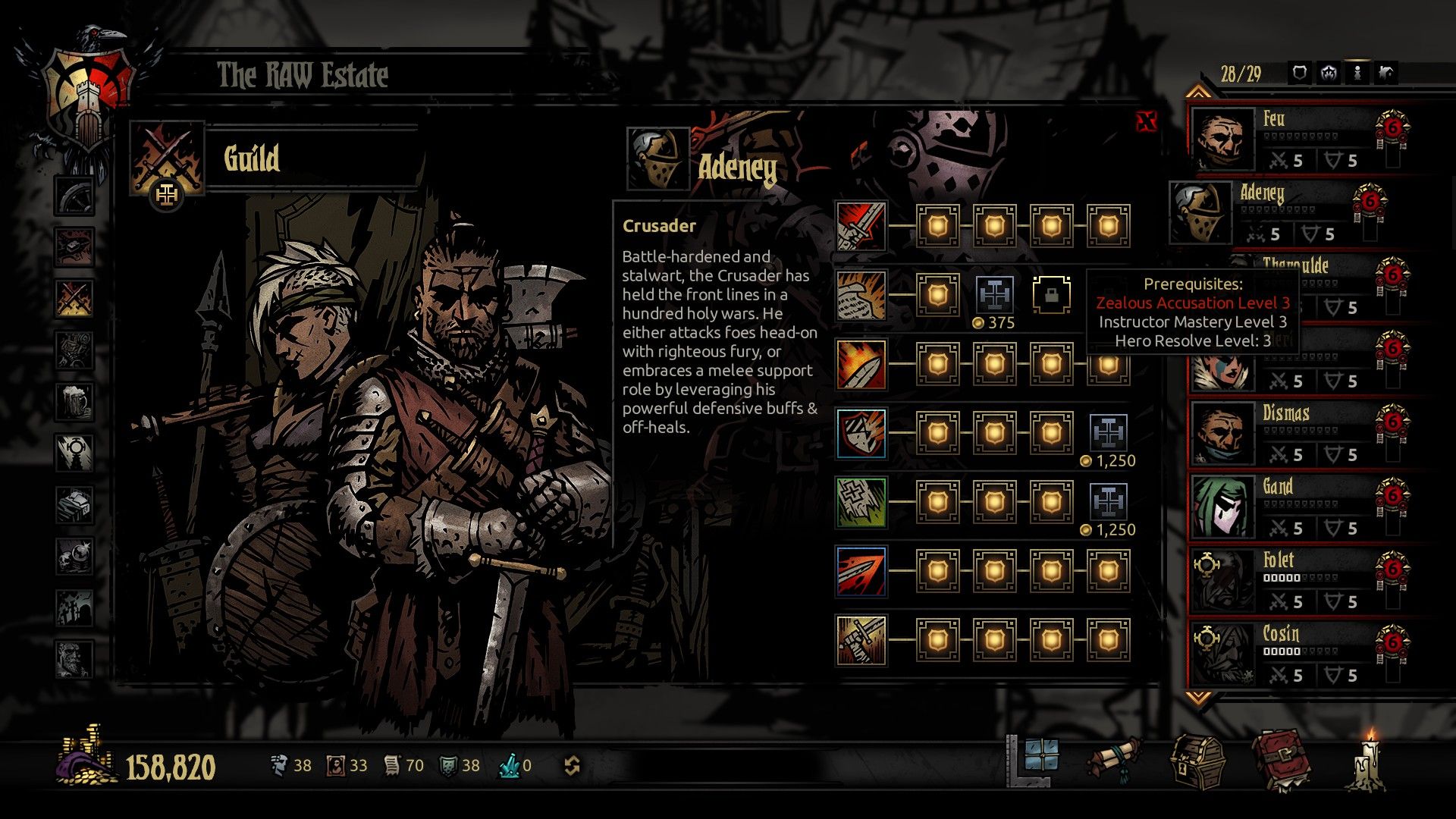
Task: Open the Stage Coach building icon
Action: point(74,195)
